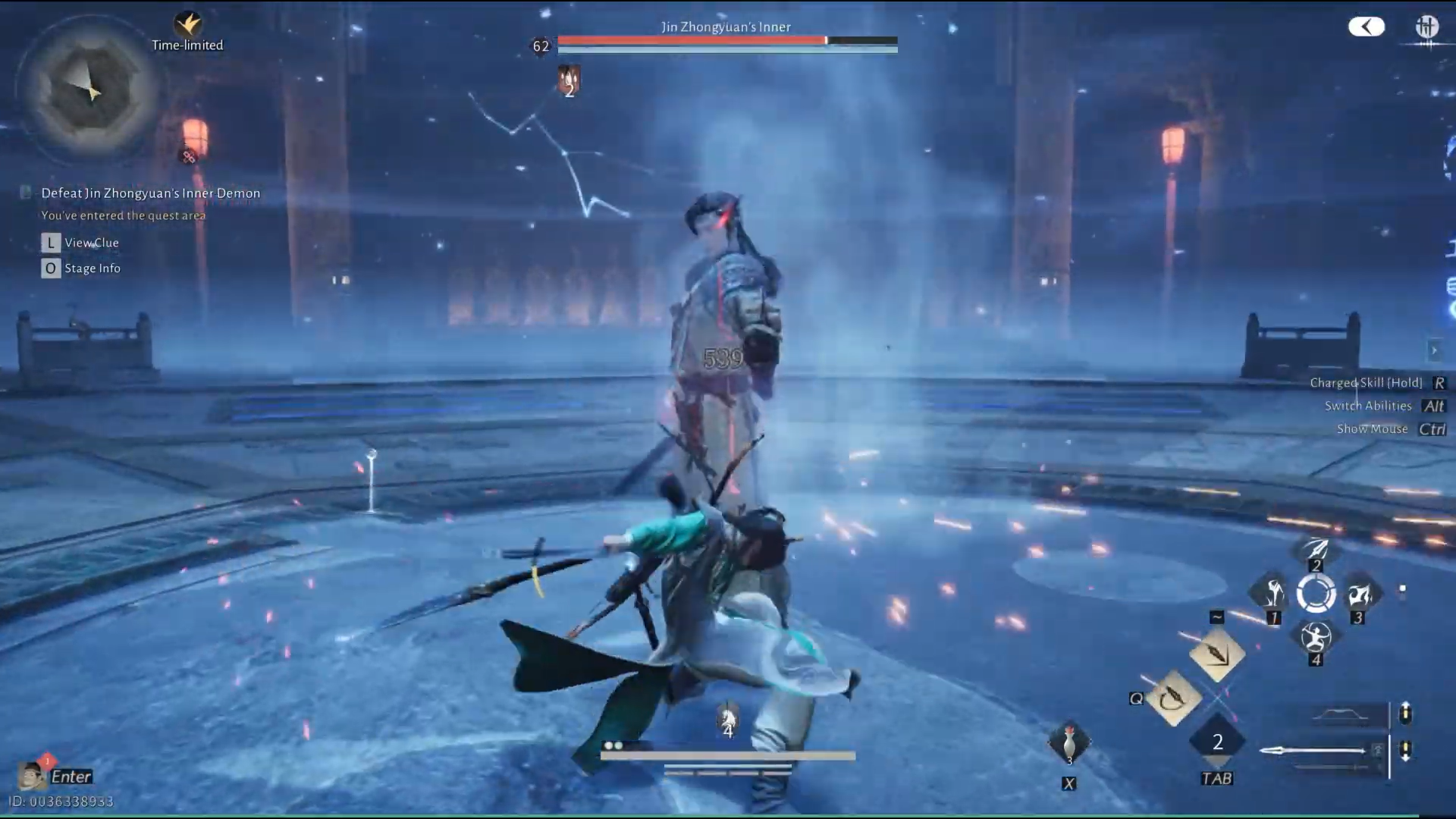Open the main menu icon at top right
This screenshot has height=819, width=1456.
1426,27
